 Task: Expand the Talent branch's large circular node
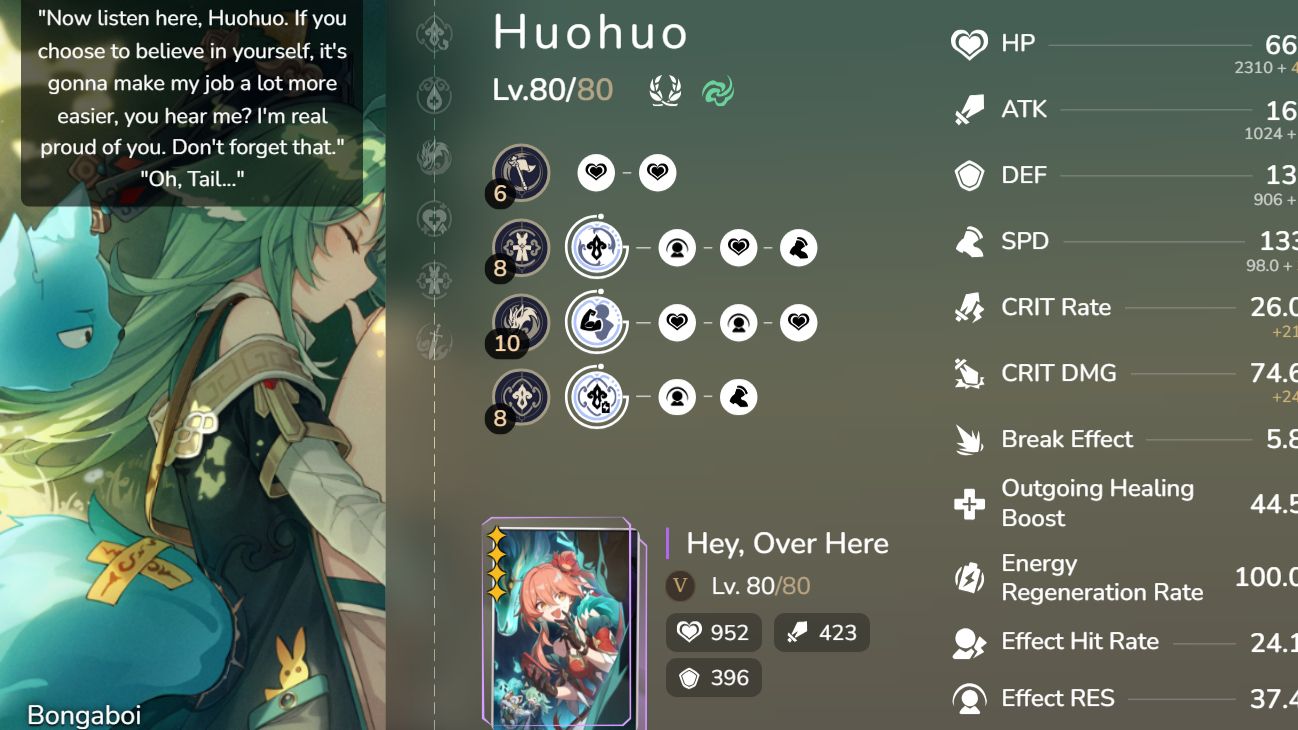tap(596, 396)
